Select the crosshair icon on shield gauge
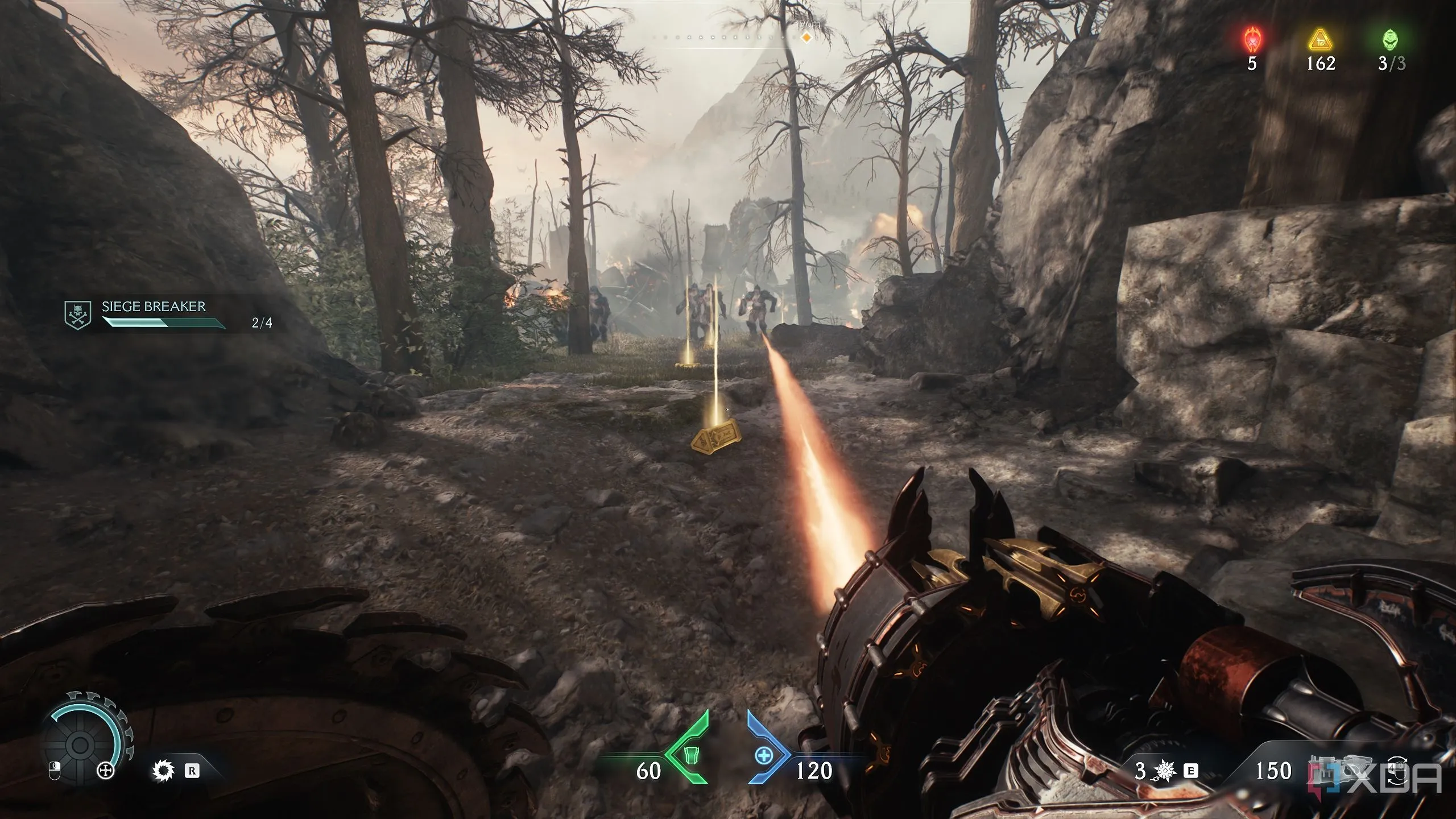The image size is (1456, 819). point(106,772)
